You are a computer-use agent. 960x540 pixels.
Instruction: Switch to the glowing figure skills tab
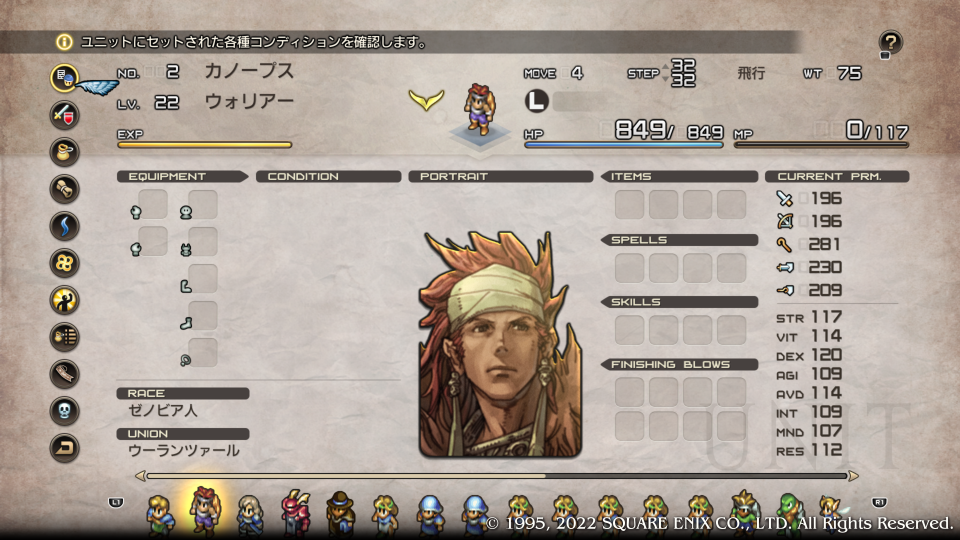pos(65,299)
